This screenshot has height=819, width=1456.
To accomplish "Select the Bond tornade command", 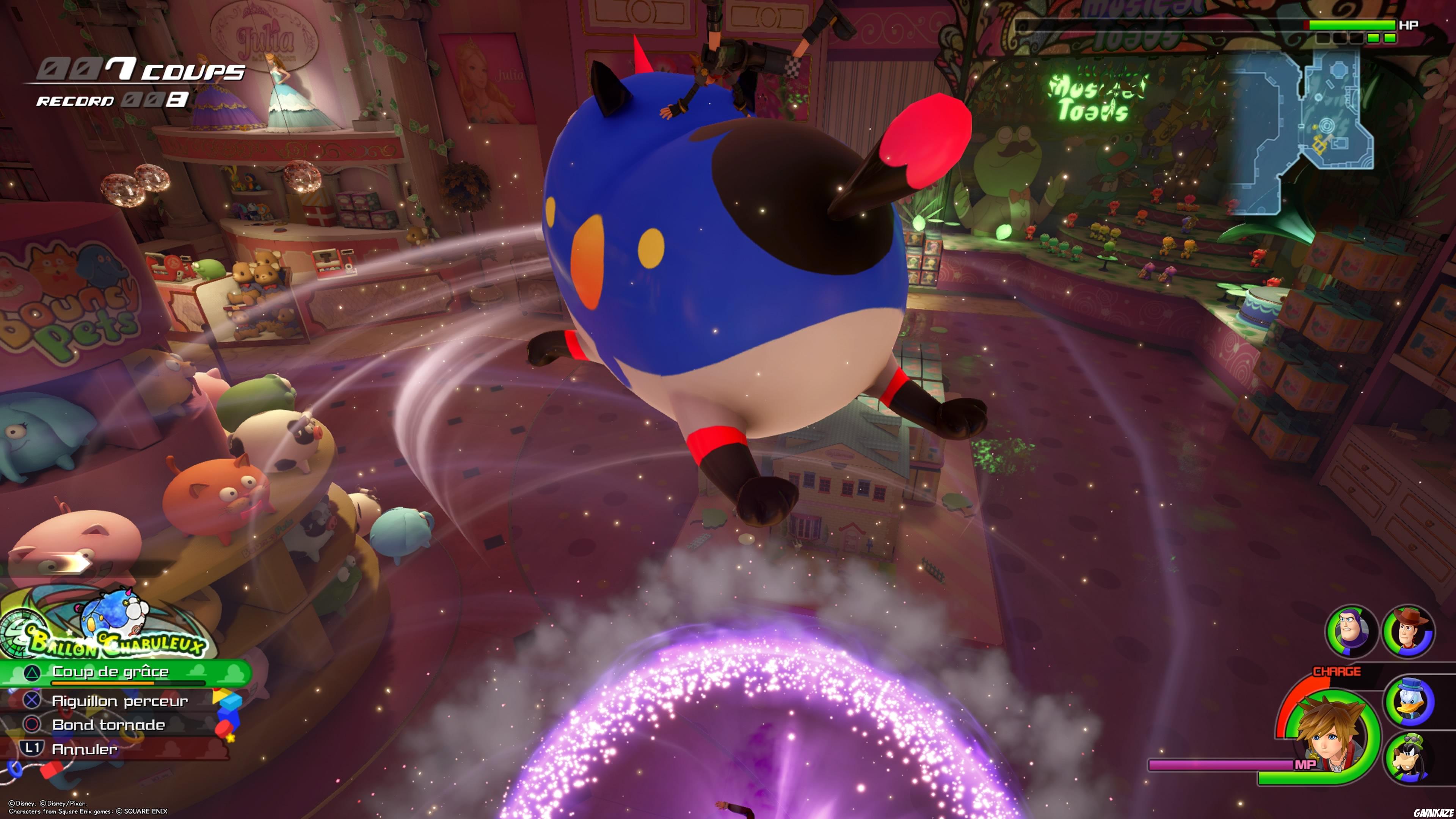I will coord(108,725).
